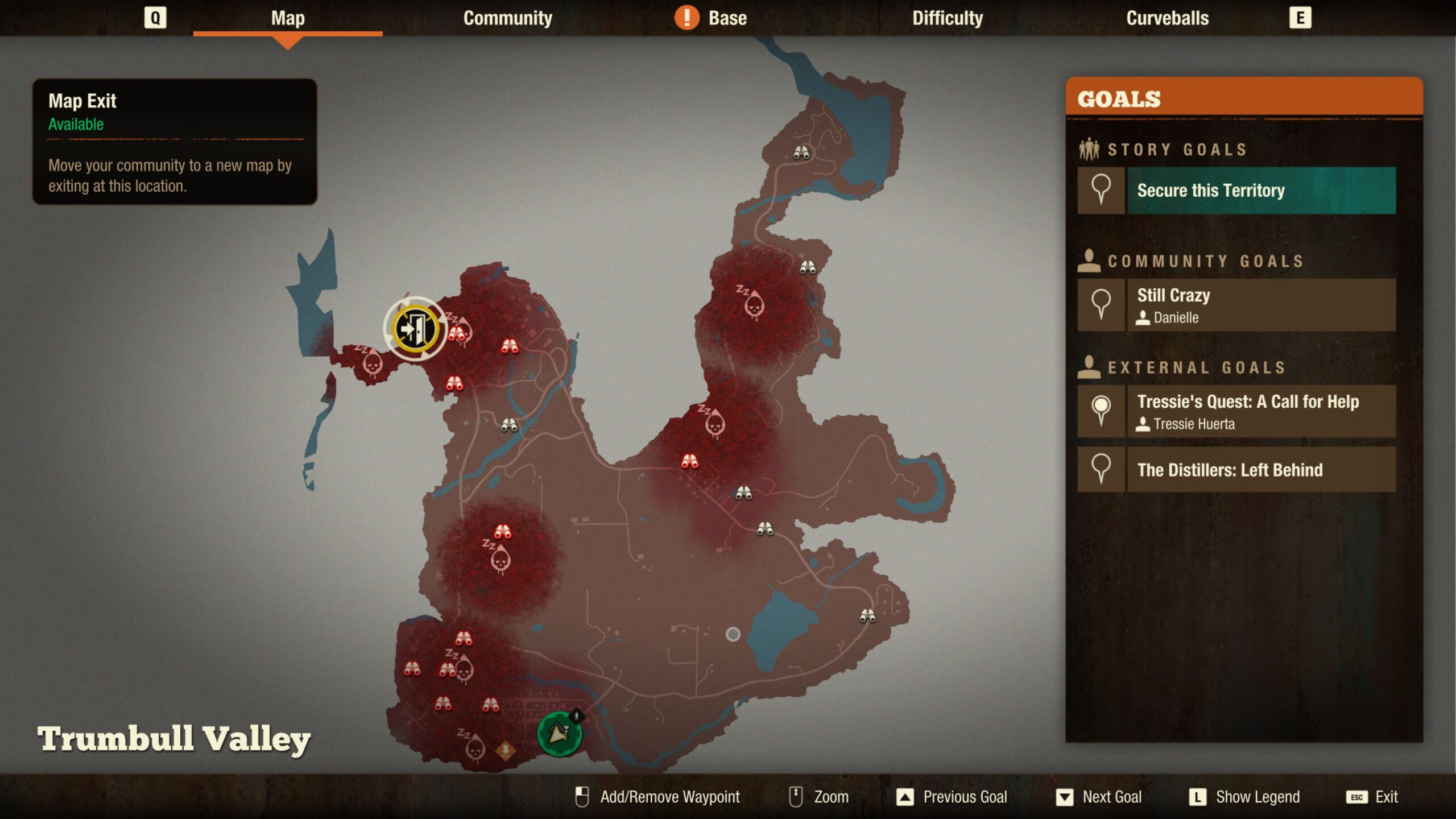Select the green home base marker
This screenshot has height=819, width=1456.
click(559, 734)
